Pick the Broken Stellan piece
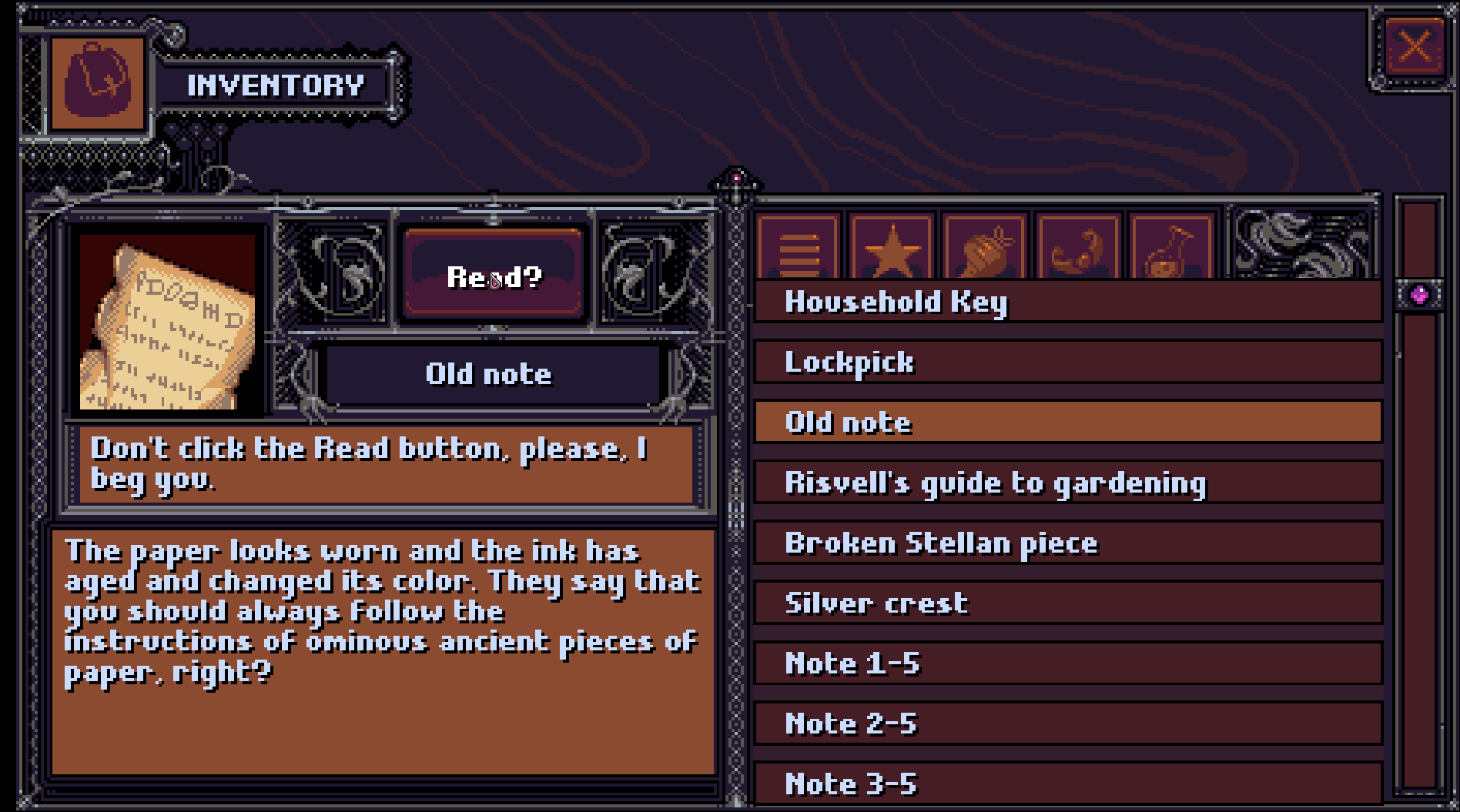The height and width of the screenshot is (812, 1460). point(1067,543)
